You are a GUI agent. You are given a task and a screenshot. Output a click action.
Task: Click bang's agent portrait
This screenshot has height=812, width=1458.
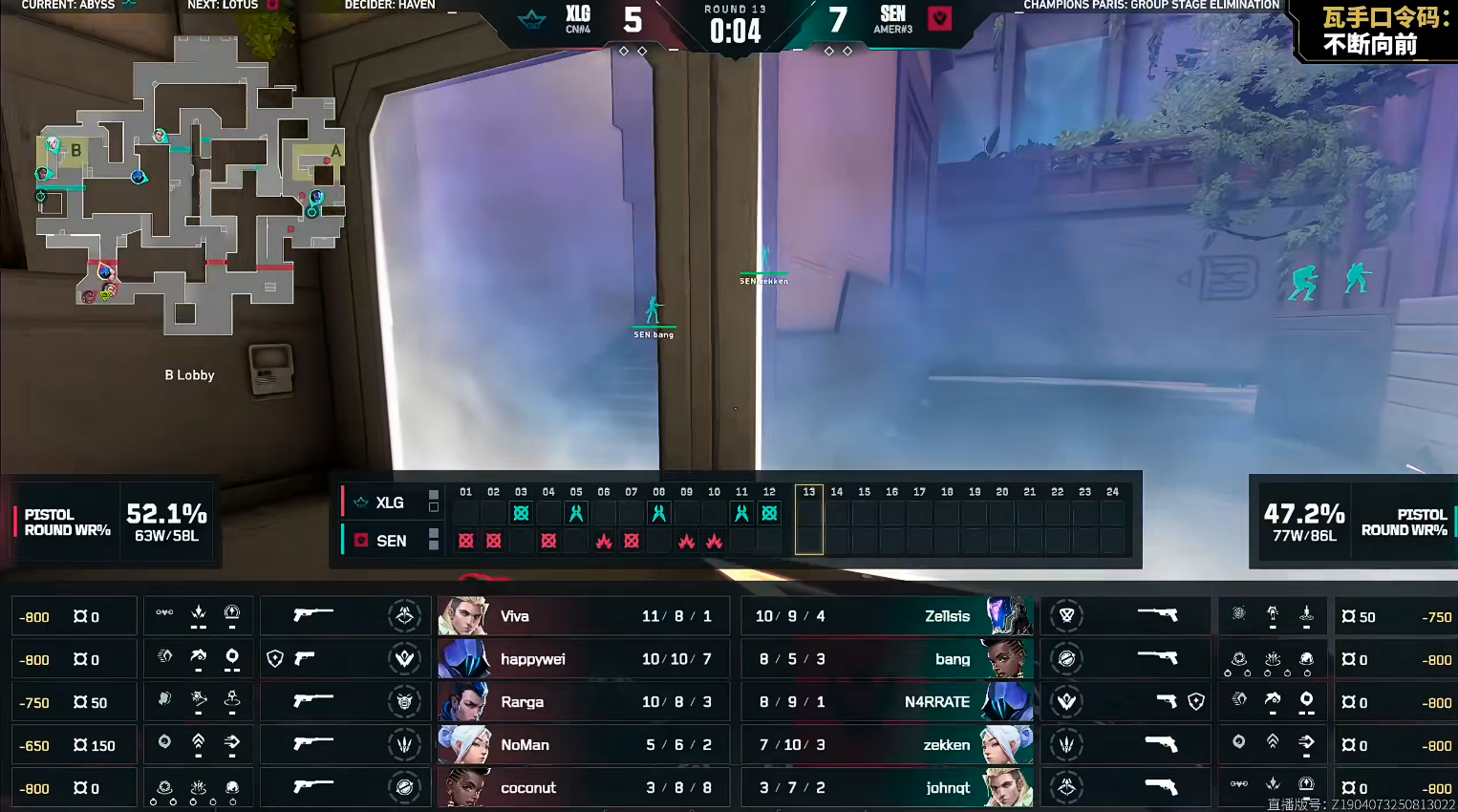(x=1008, y=659)
